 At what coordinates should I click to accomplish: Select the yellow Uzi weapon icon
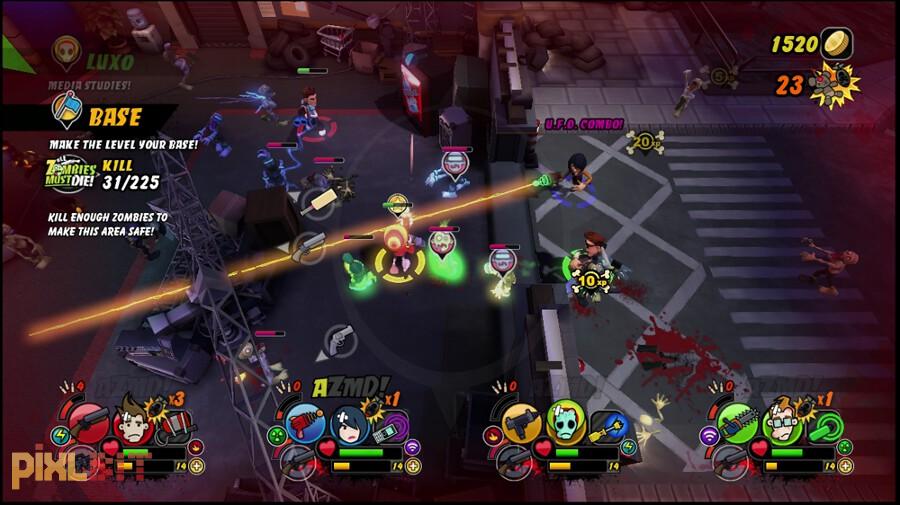click(x=519, y=421)
